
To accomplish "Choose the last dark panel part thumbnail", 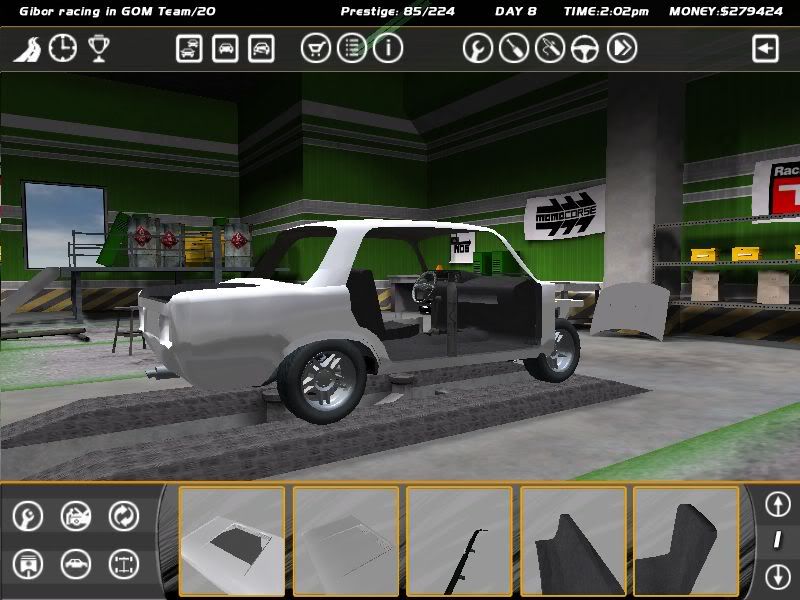I will 686,540.
